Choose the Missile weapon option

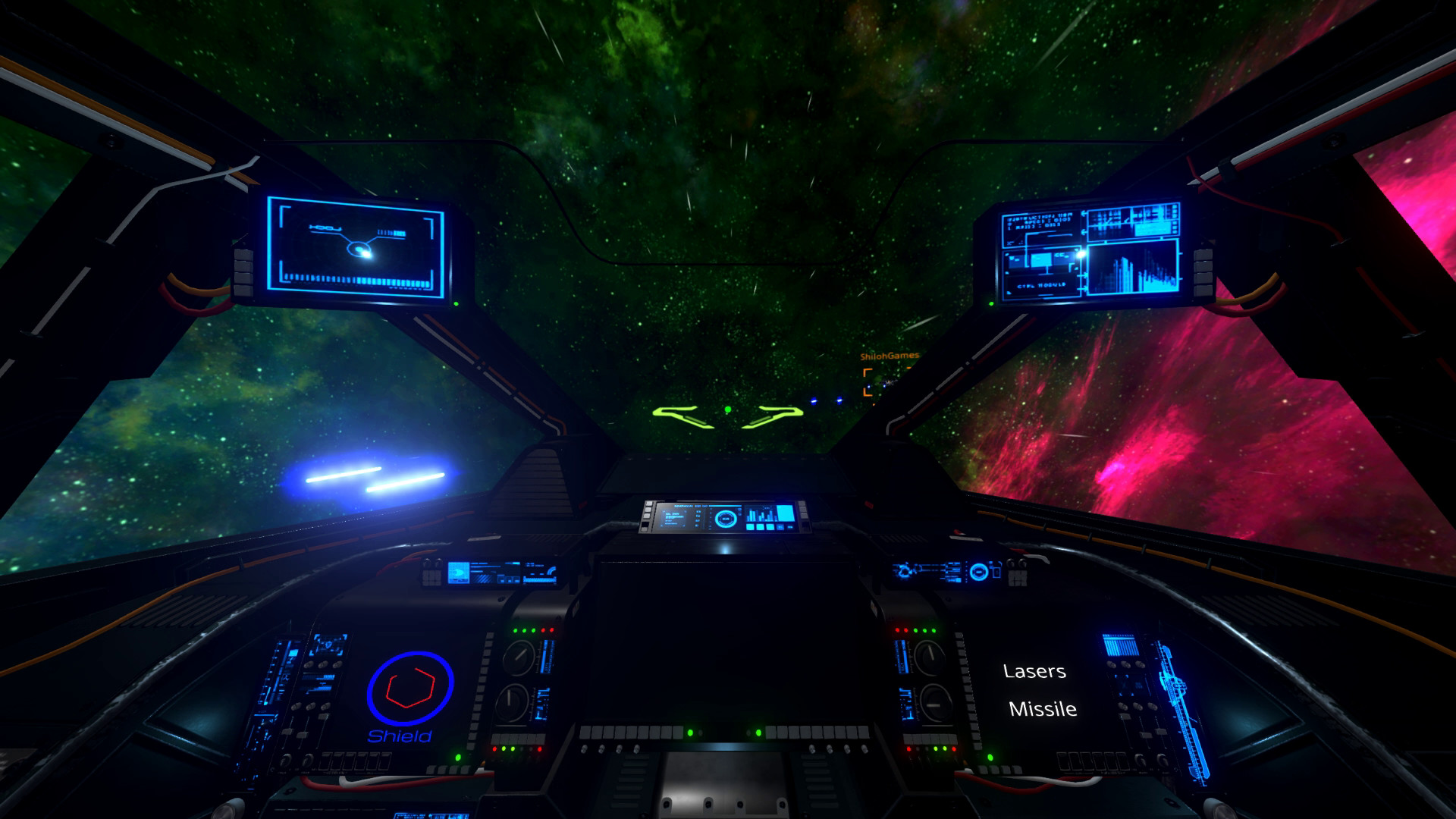(1043, 709)
